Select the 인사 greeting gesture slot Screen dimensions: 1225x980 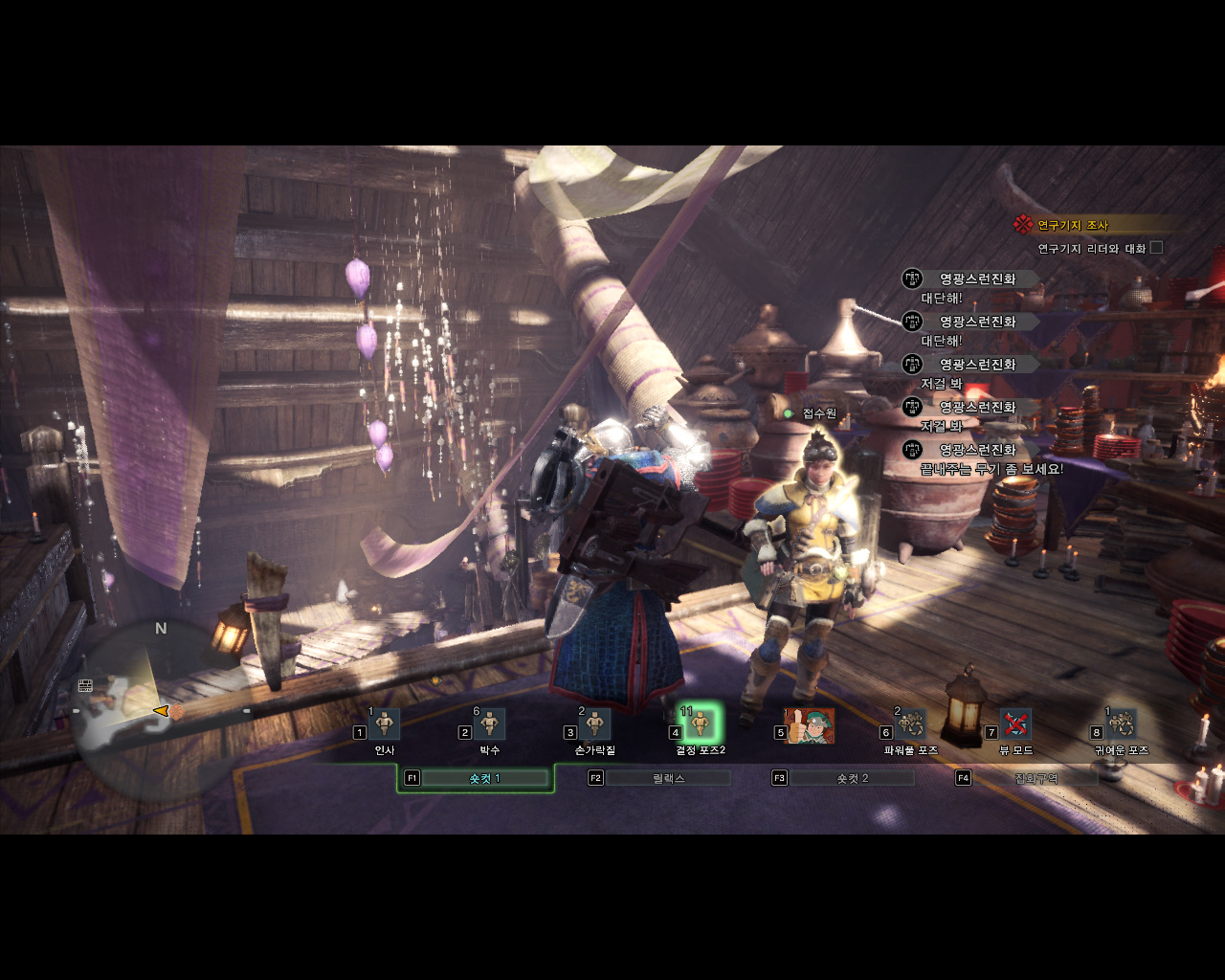click(385, 724)
